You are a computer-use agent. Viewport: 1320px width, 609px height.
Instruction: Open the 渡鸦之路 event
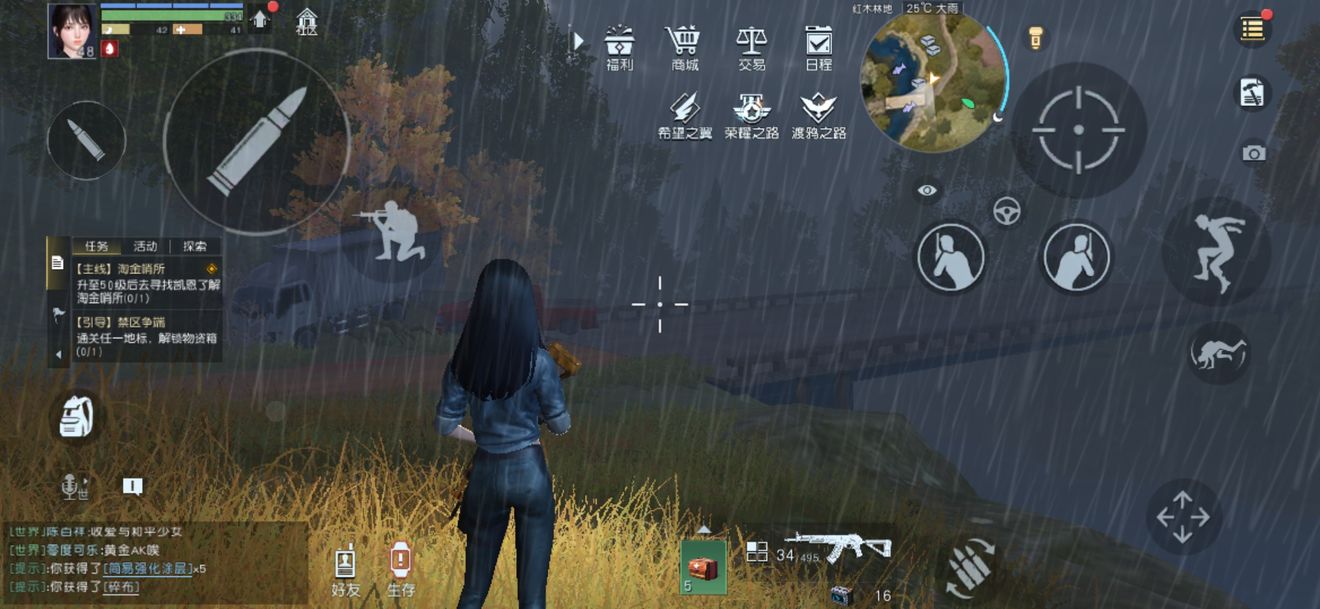pos(818,113)
